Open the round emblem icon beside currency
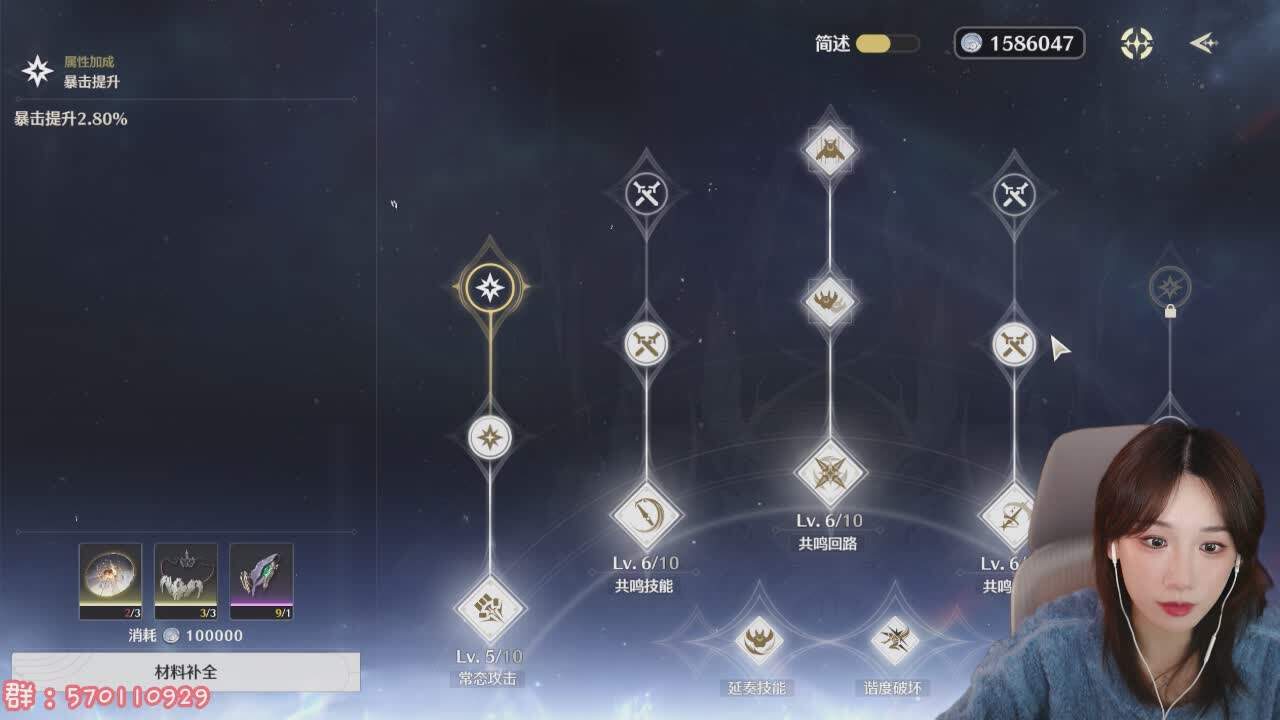 pos(1137,43)
